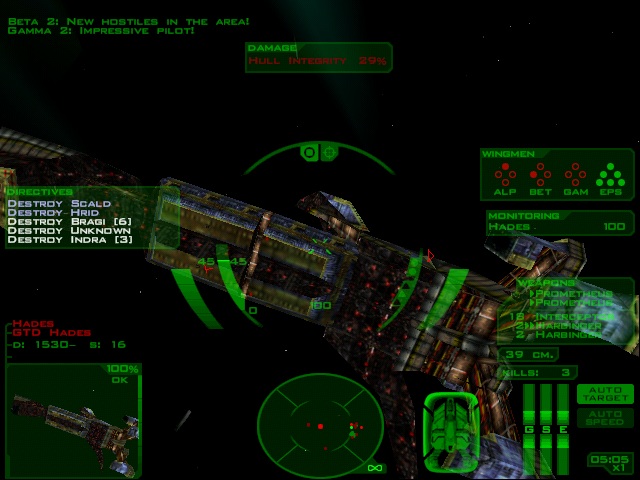Toggle the Auto Speed indicator
This screenshot has height=480, width=640.
click(x=605, y=417)
